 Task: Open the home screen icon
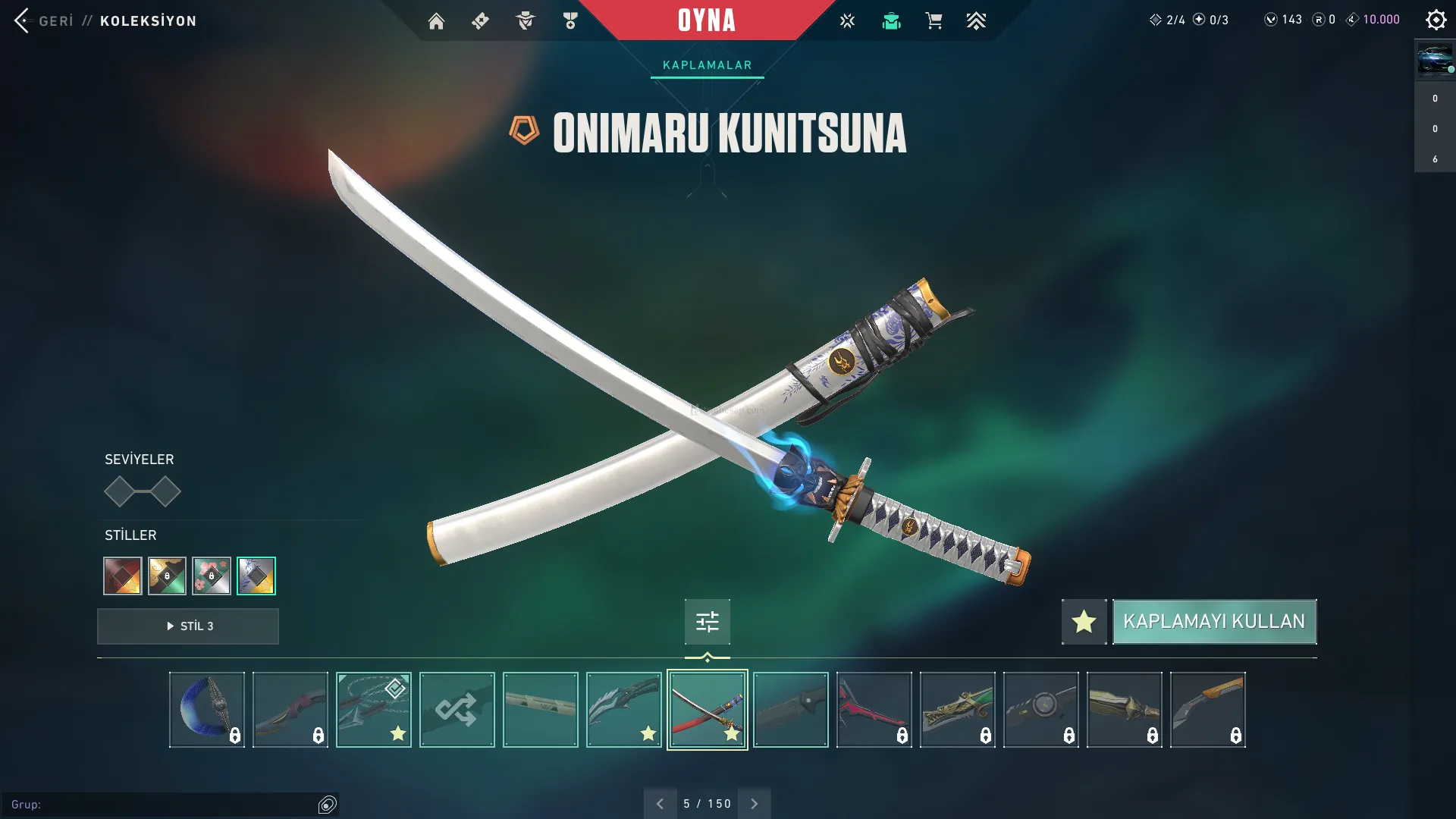[x=436, y=21]
